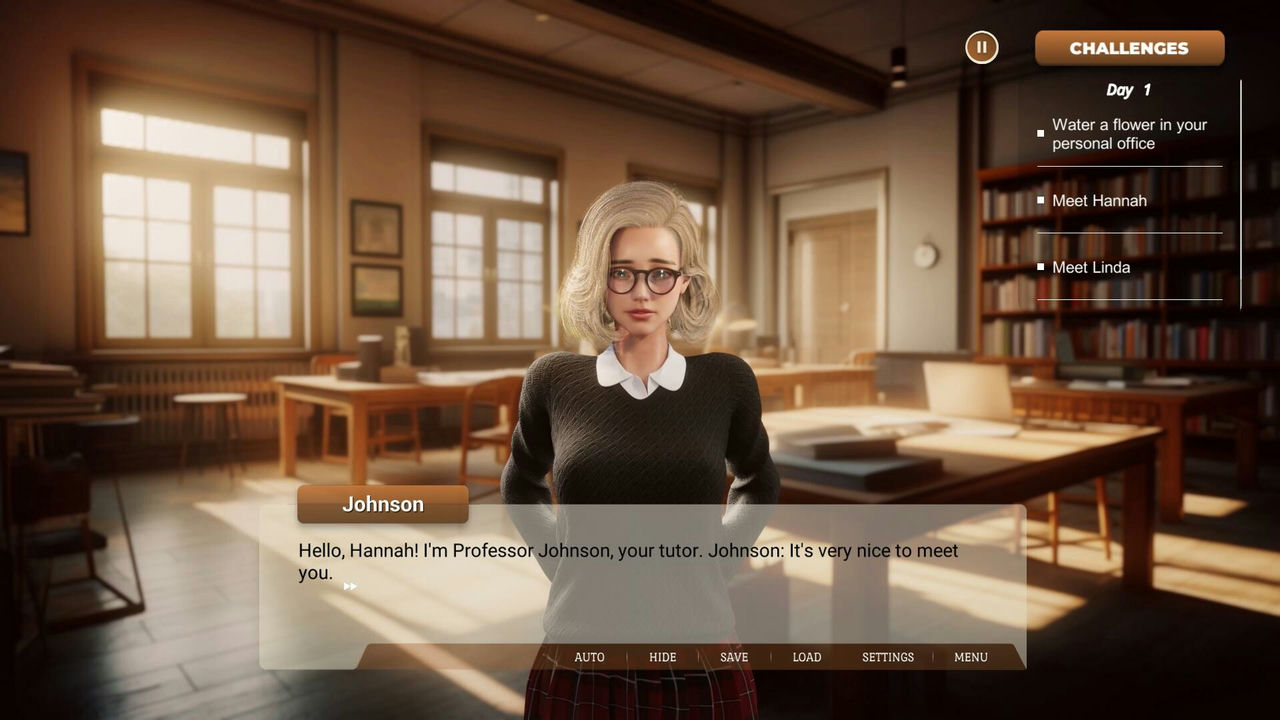The height and width of the screenshot is (720, 1280).
Task: Click the Water a flower challenge entry
Action: [1129, 134]
